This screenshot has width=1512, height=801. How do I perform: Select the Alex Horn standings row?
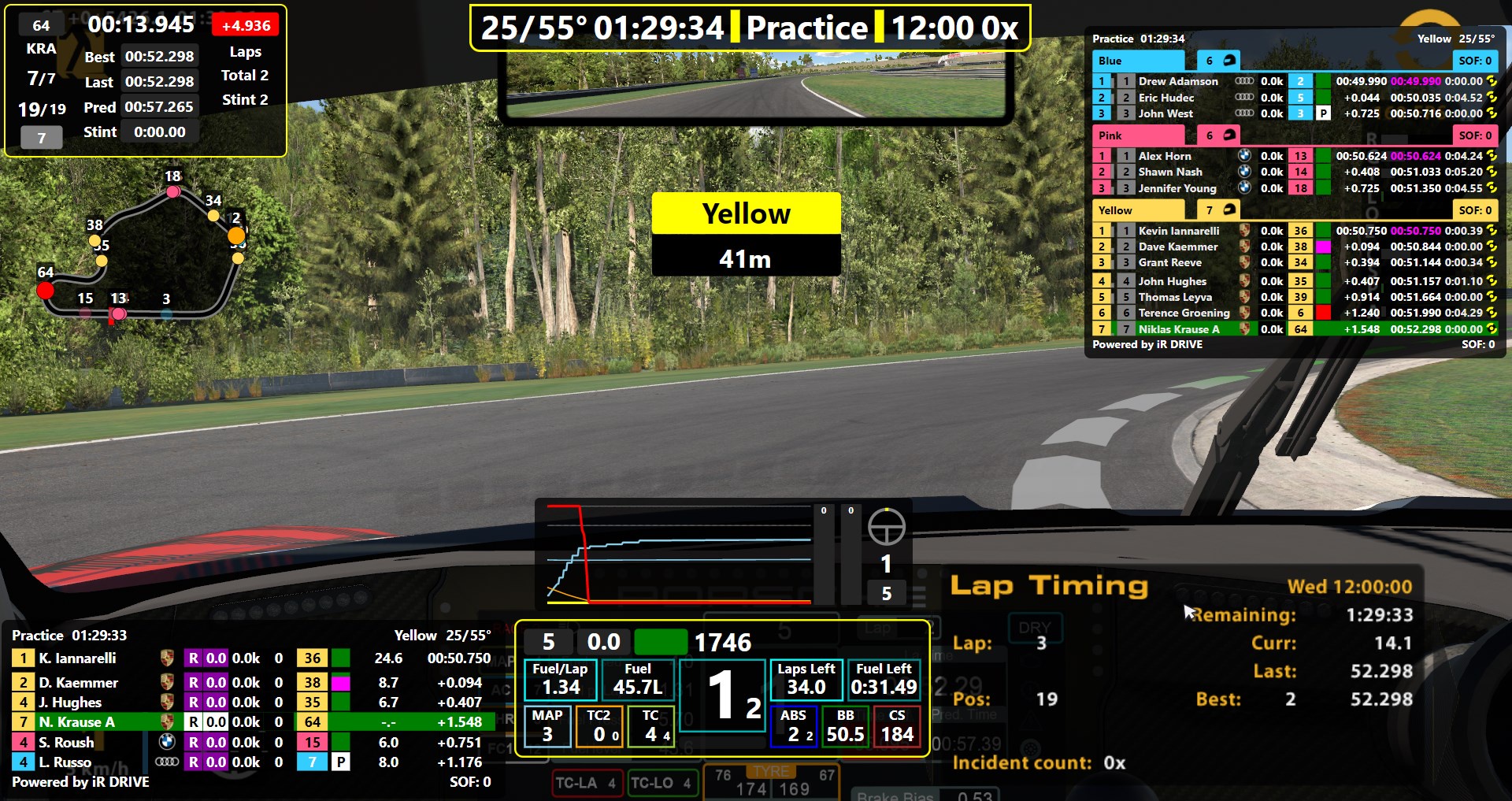point(1164,156)
